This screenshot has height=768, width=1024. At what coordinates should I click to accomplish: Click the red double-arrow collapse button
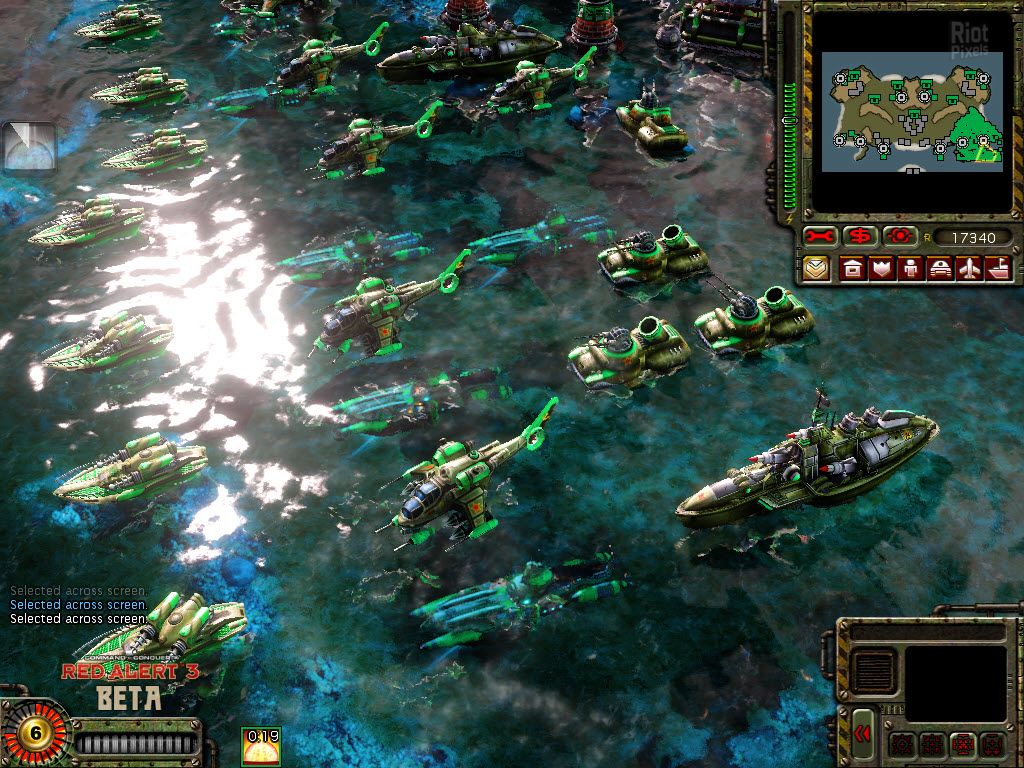click(x=863, y=734)
